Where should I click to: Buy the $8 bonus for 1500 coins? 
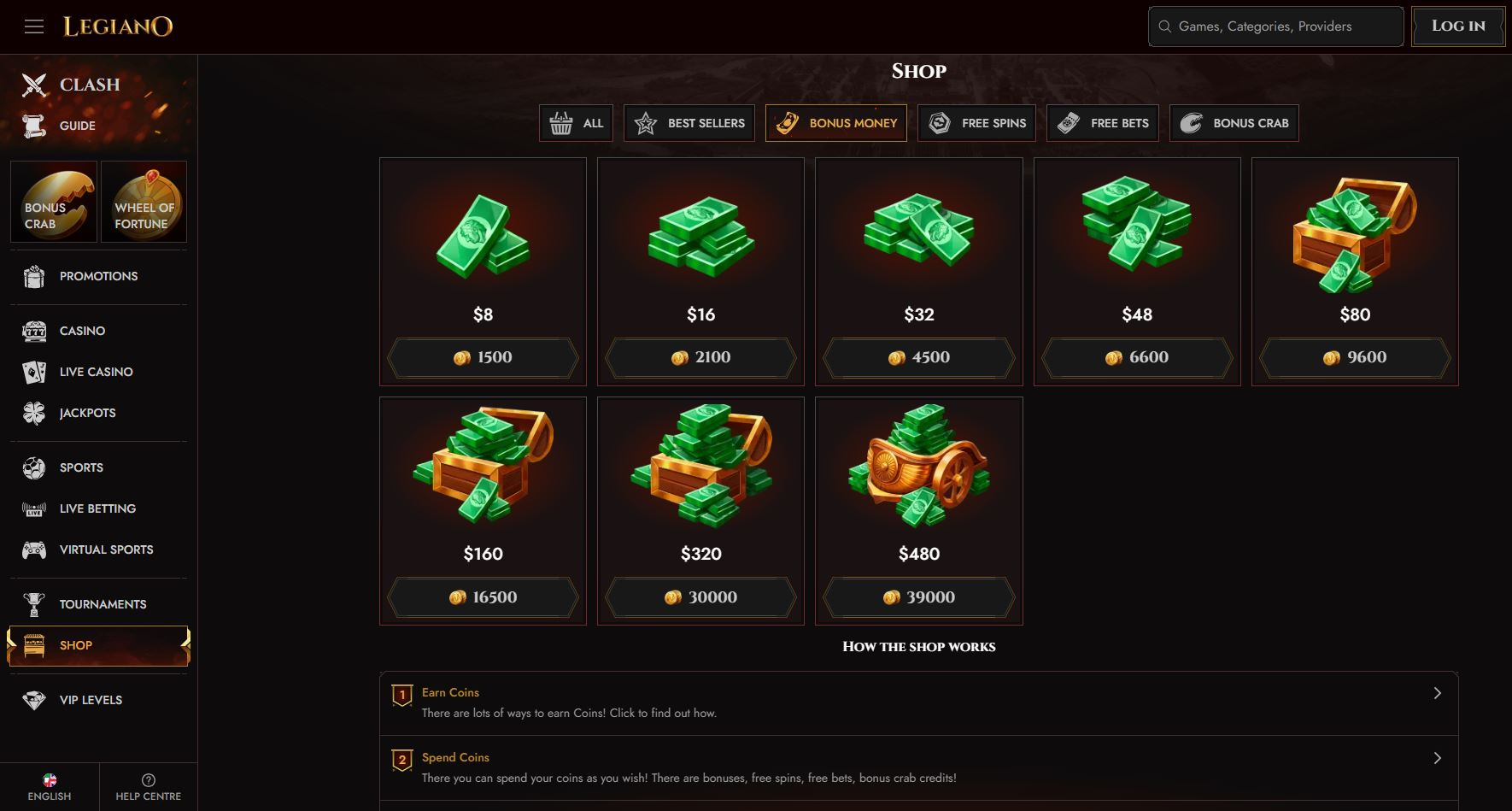(483, 357)
